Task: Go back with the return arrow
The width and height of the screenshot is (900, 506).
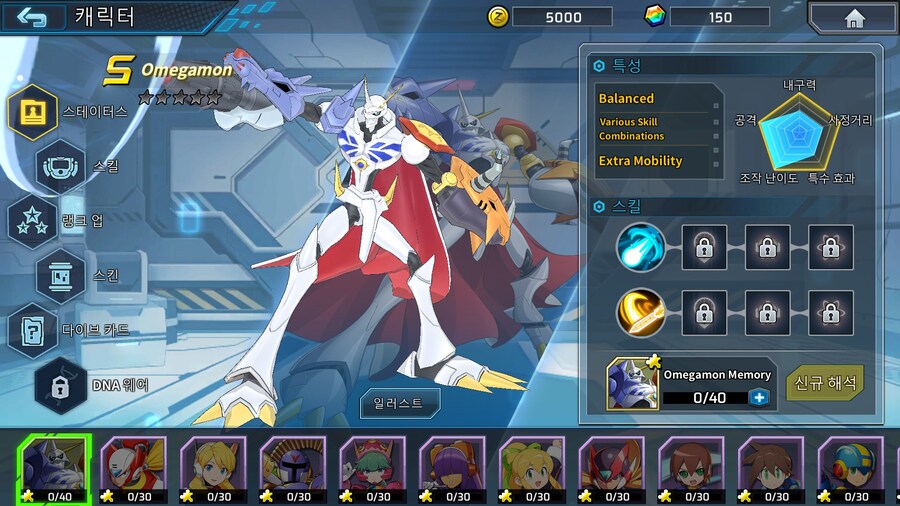Action: (x=31, y=17)
